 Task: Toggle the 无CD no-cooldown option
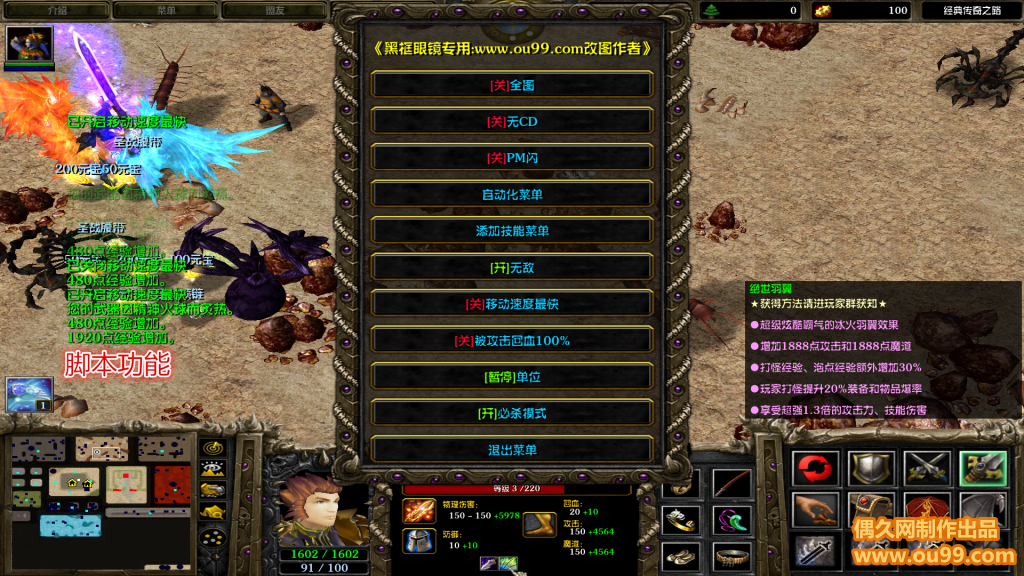click(512, 122)
